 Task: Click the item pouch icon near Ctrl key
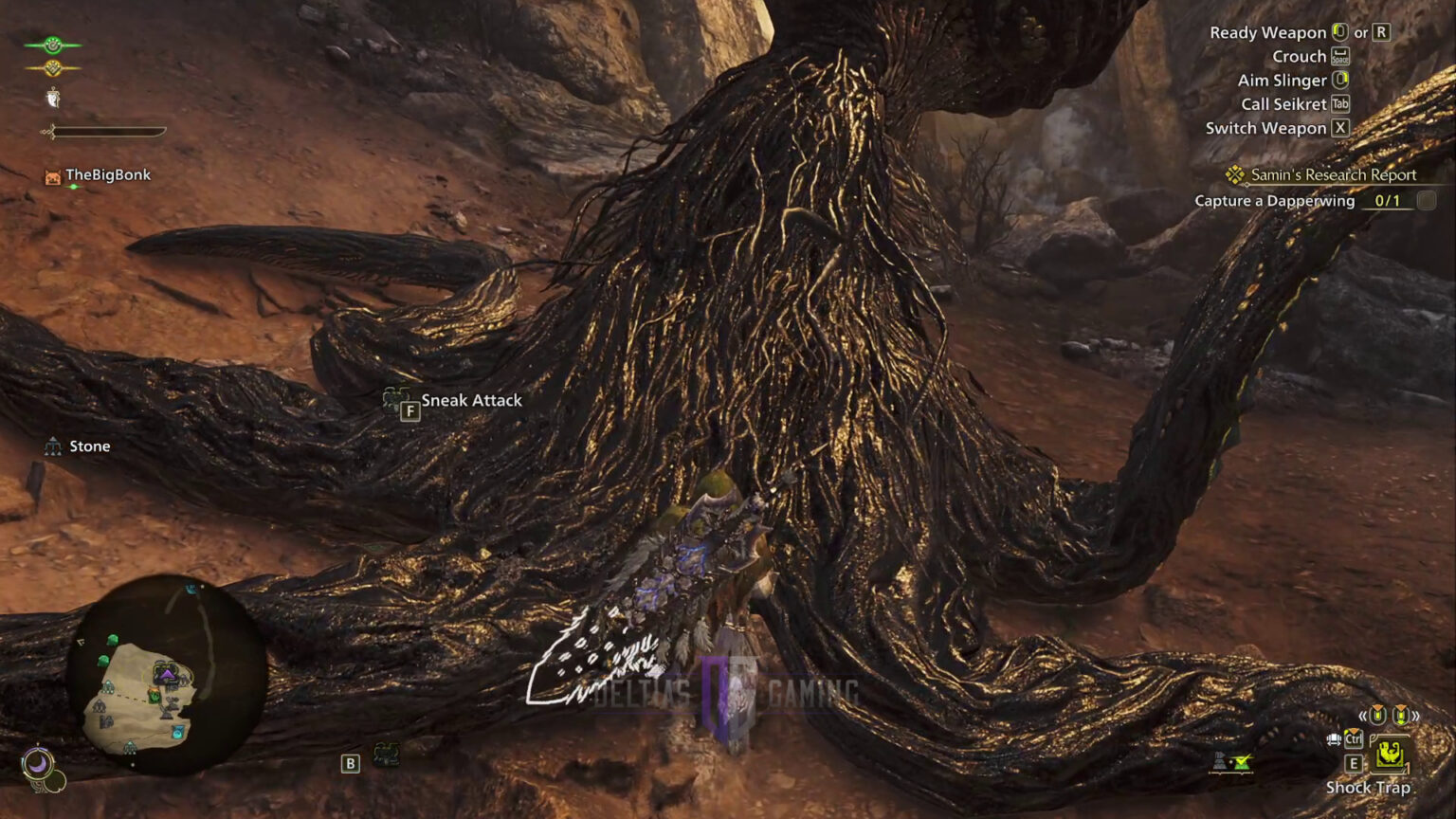click(1334, 739)
